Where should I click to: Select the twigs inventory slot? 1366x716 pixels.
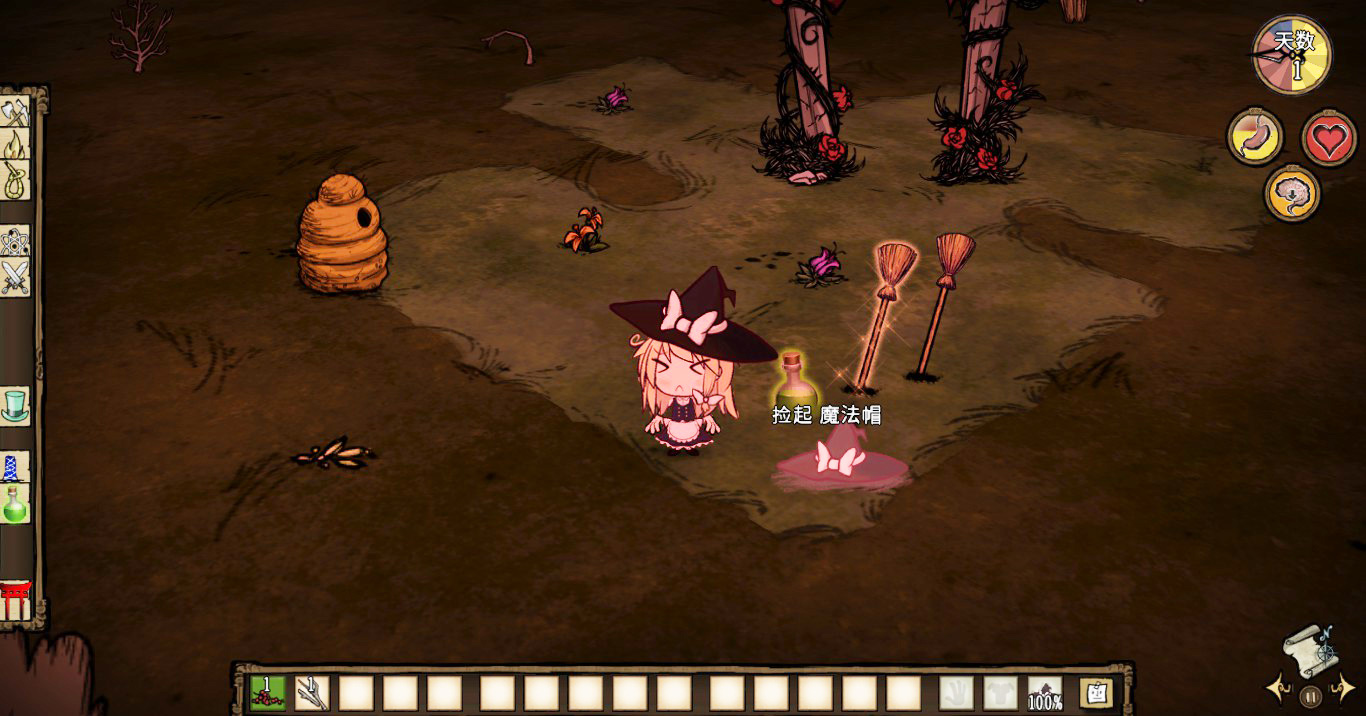[312, 693]
